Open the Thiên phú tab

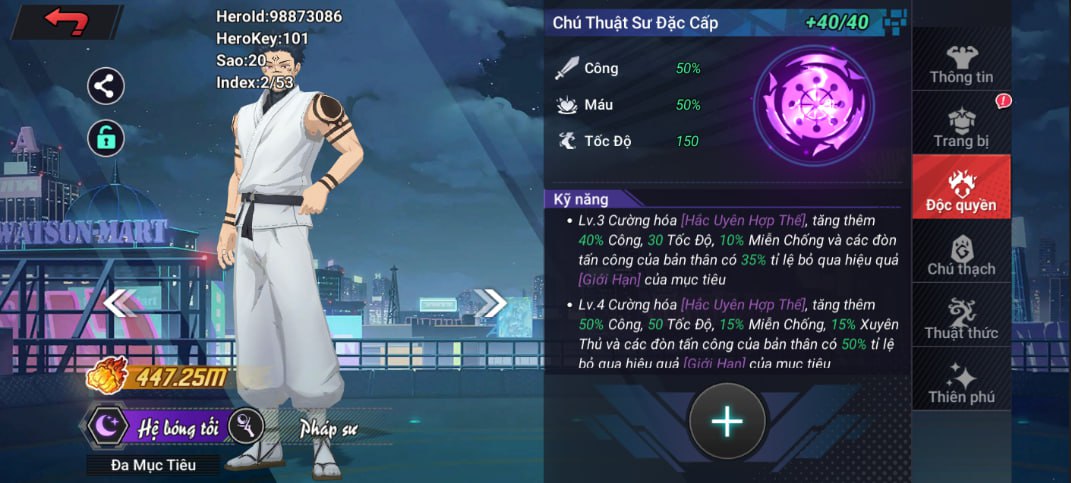(961, 382)
